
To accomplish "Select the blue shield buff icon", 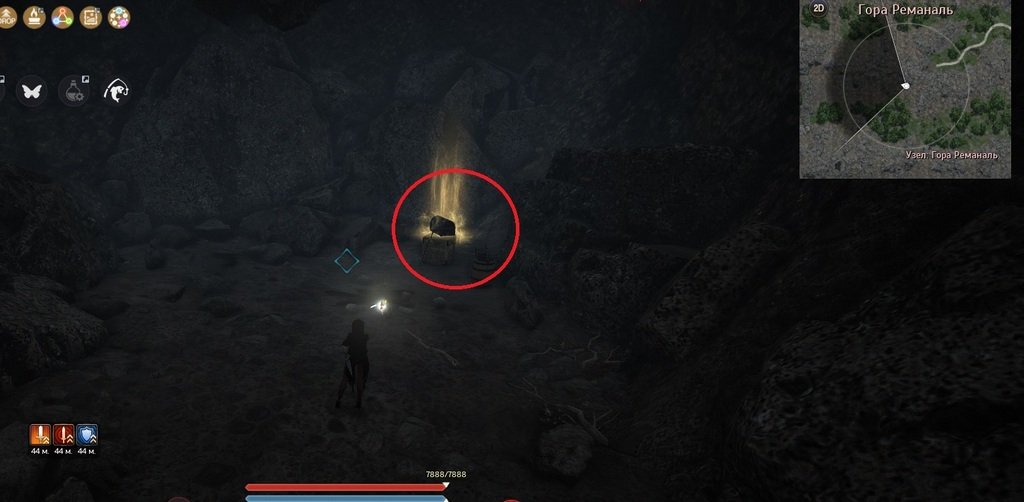I will (87, 434).
